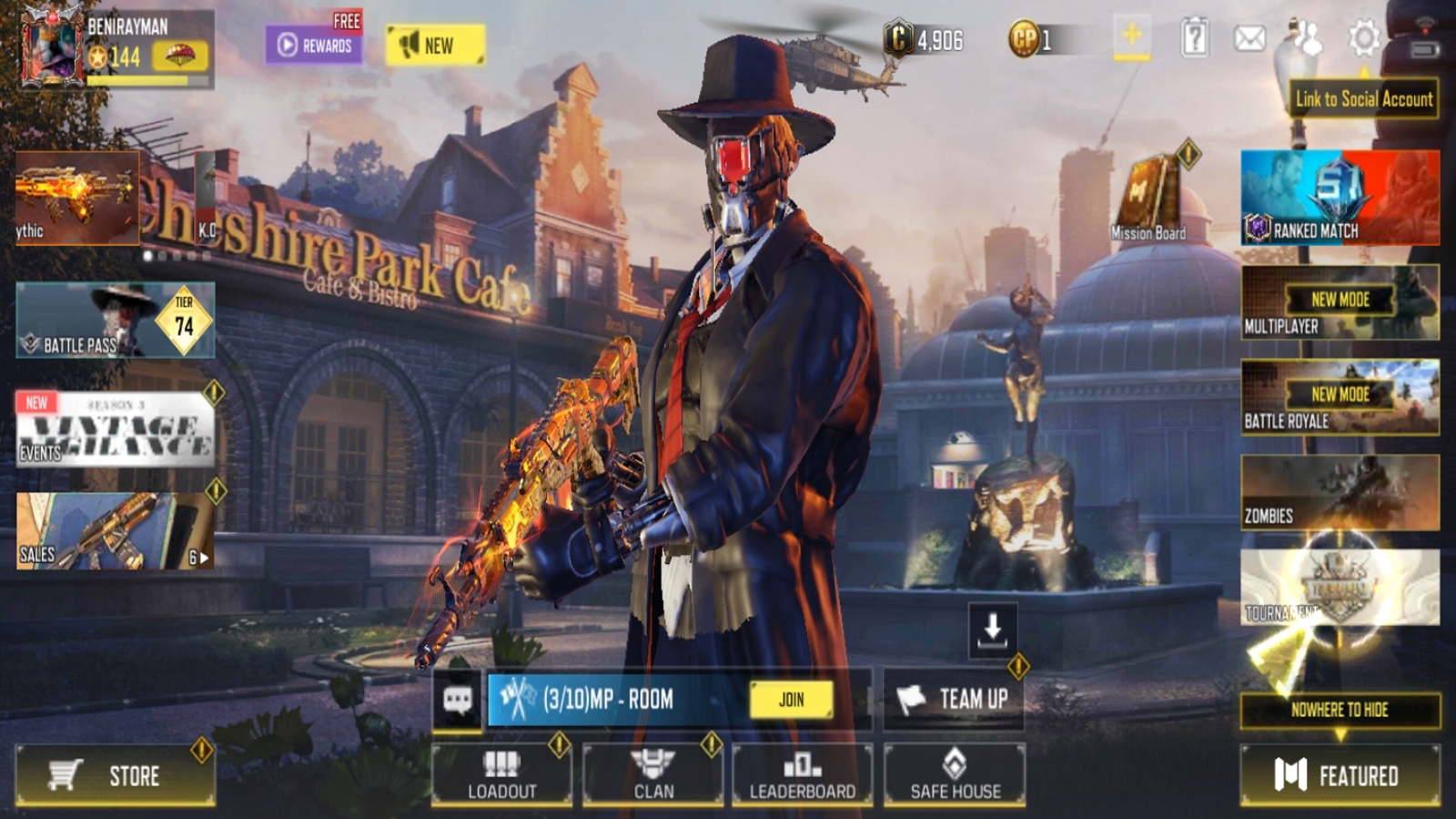This screenshot has width=1456, height=819.
Task: Click the Team Up button
Action: [954, 699]
